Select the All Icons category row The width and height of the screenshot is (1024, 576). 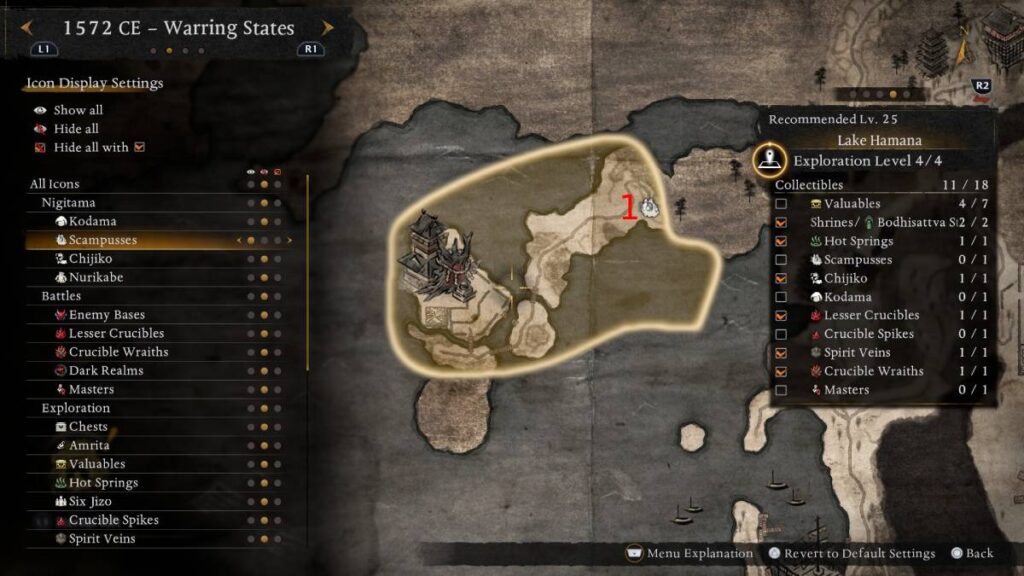pyautogui.click(x=55, y=184)
